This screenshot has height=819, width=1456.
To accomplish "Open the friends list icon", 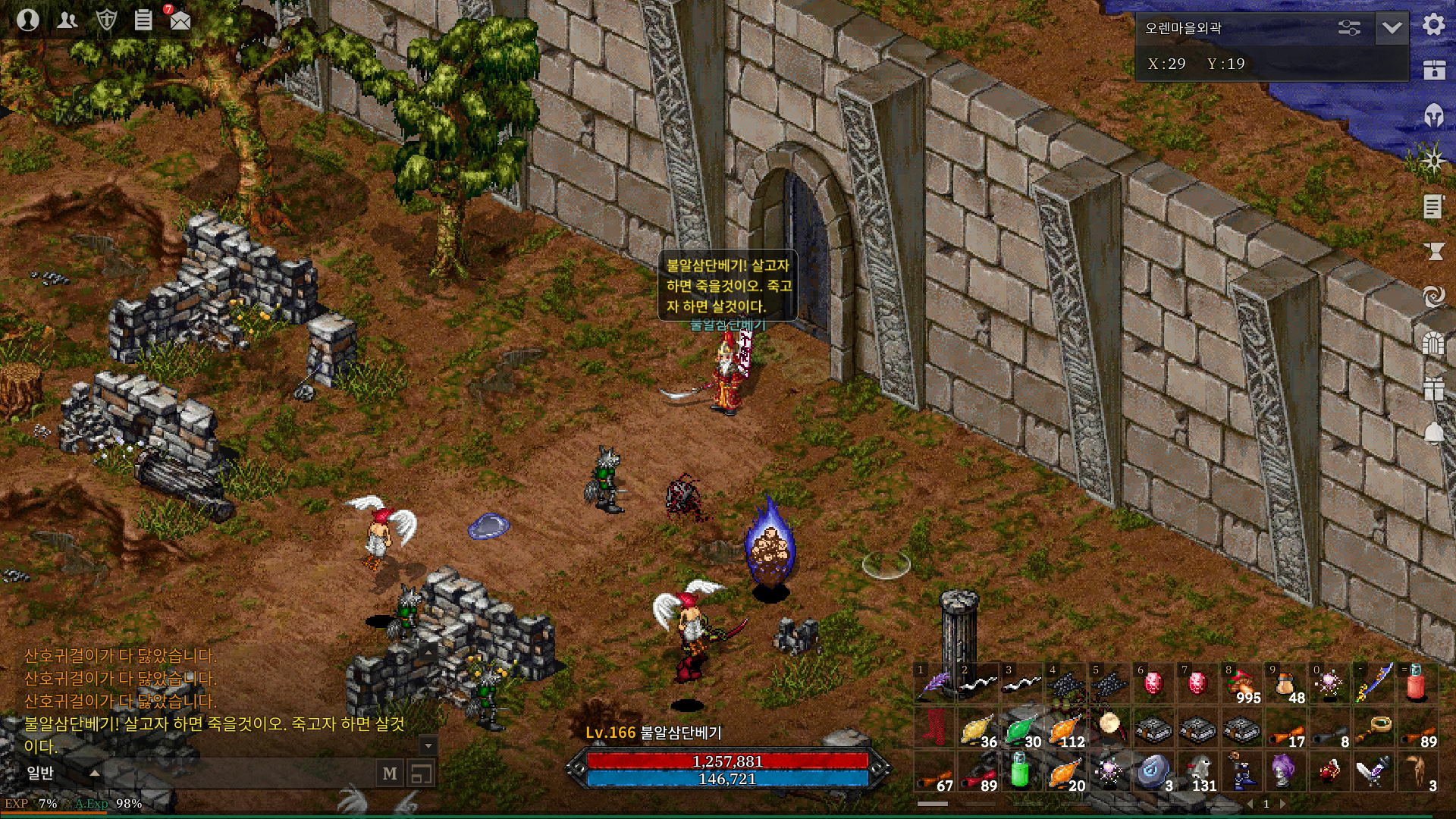I will tap(67, 20).
